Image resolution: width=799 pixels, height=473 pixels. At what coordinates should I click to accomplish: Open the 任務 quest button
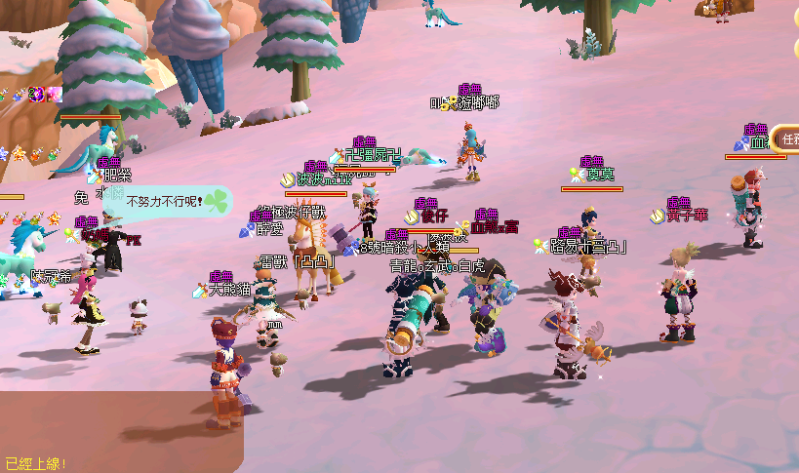[788, 140]
